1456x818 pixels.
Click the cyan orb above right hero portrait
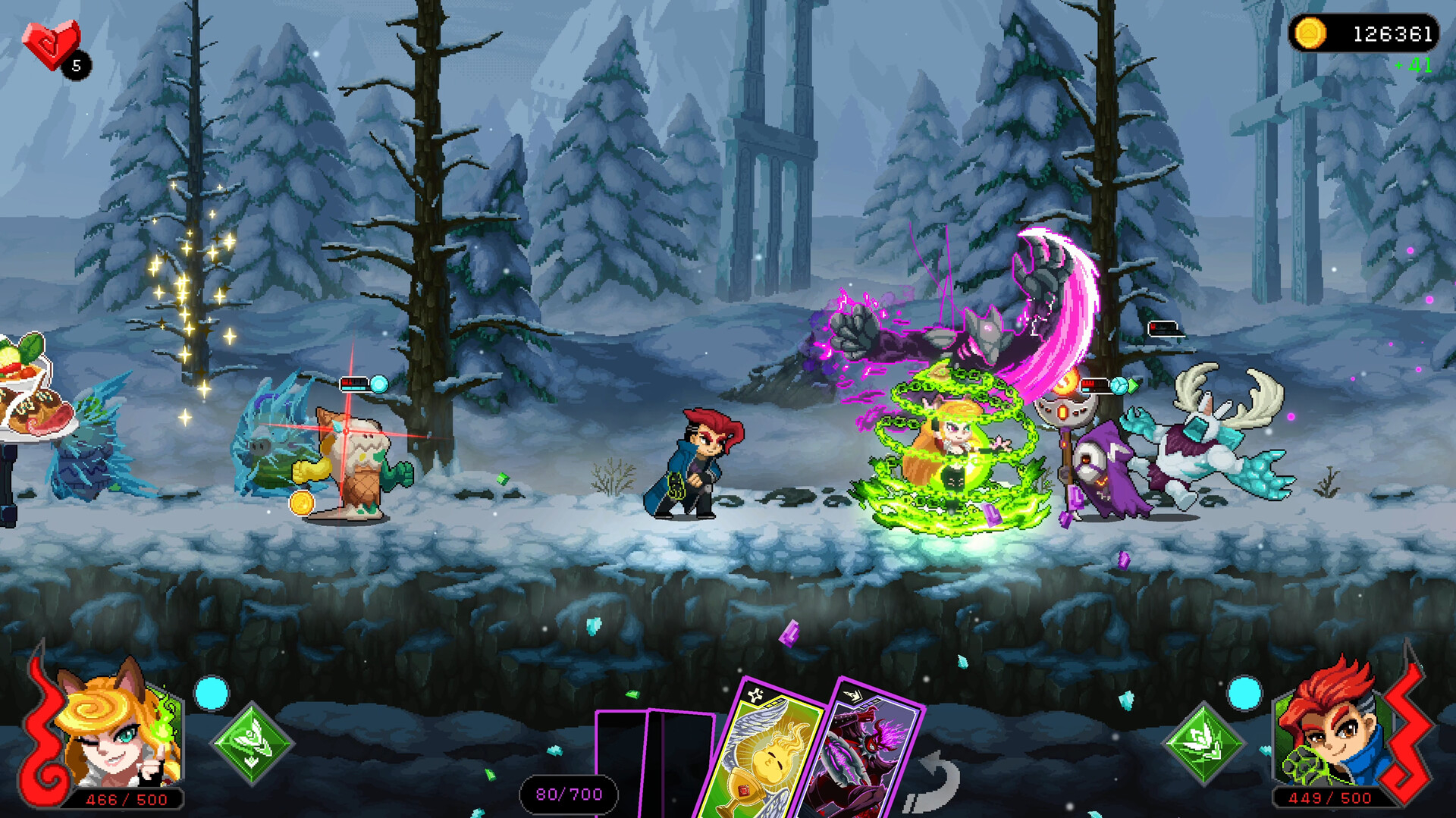point(1244,692)
